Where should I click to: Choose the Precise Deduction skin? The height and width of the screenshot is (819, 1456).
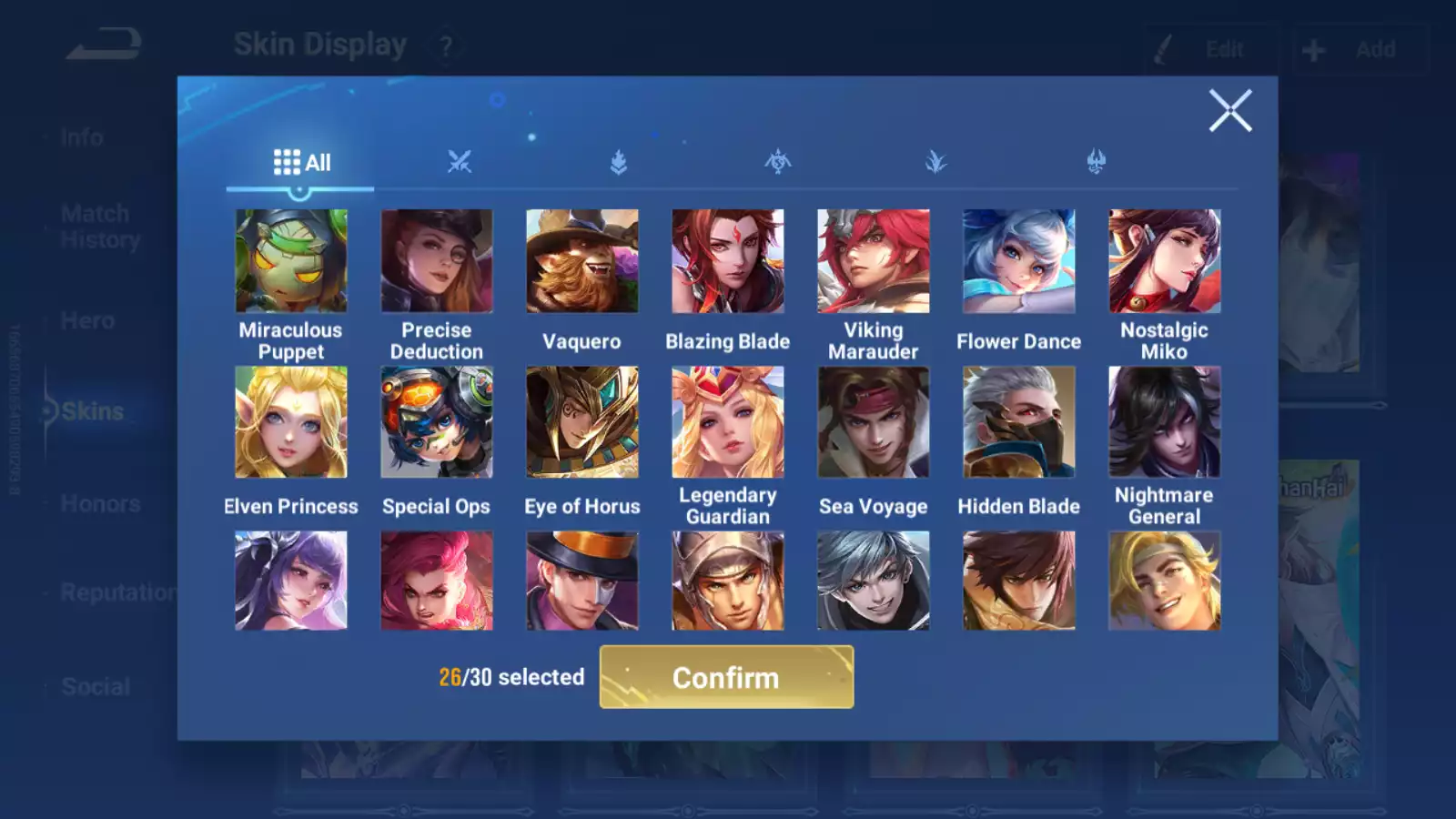point(437,261)
